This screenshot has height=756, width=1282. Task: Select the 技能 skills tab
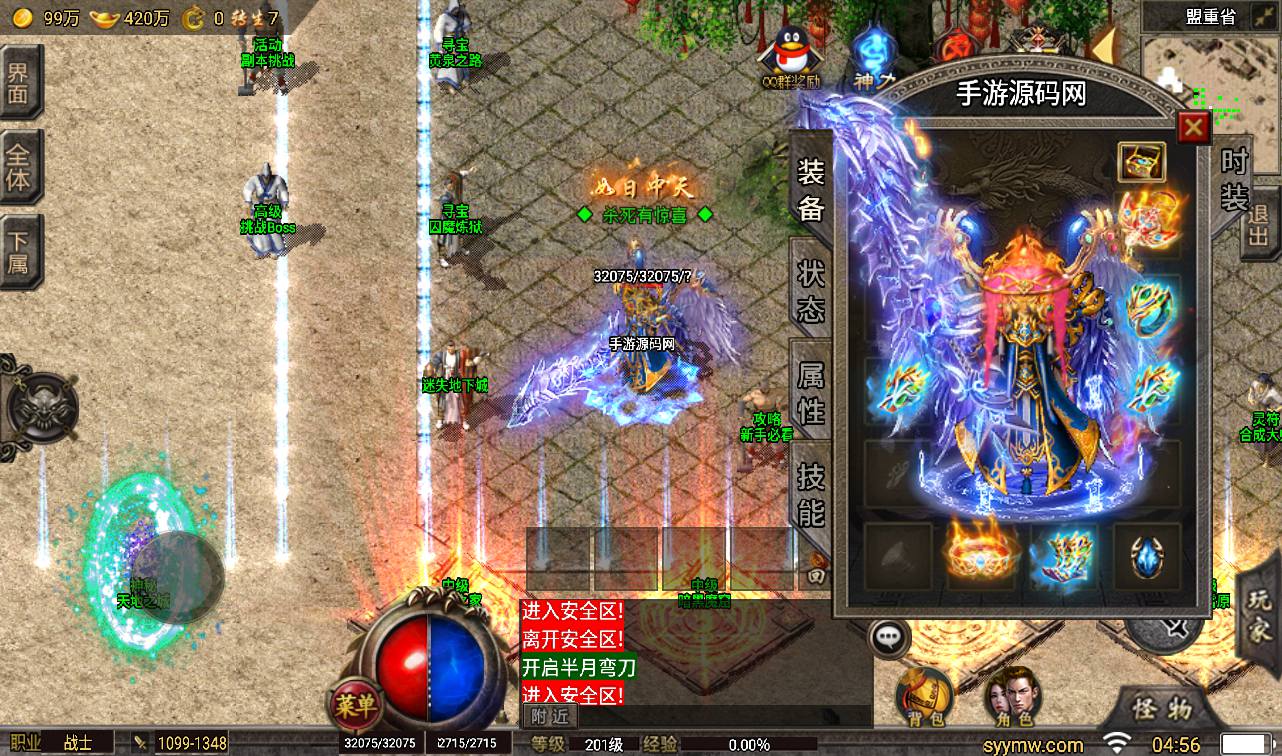pyautogui.click(x=810, y=494)
